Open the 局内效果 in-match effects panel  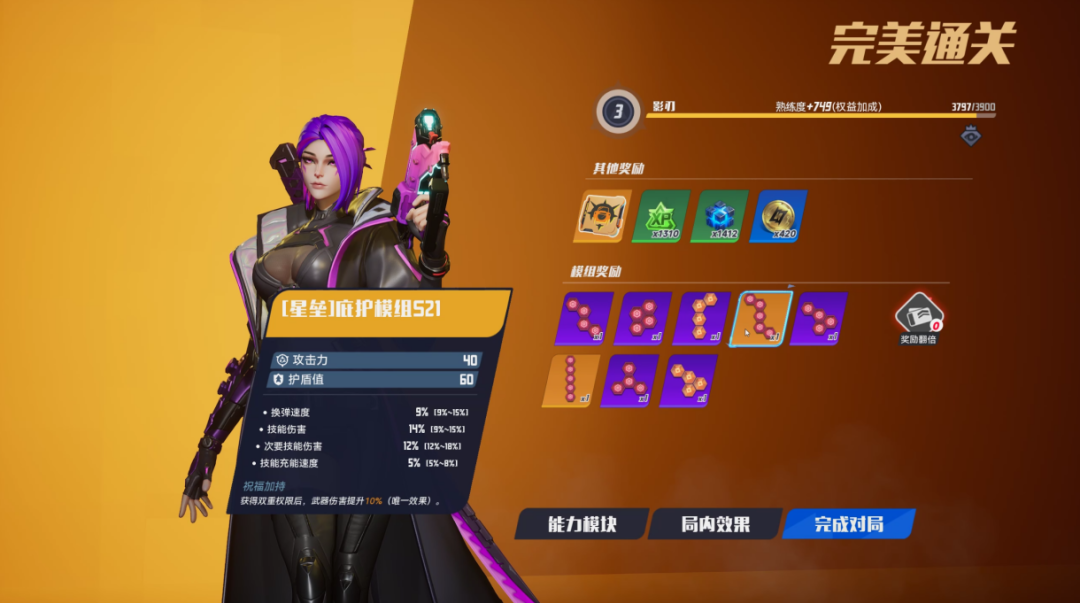tap(715, 524)
